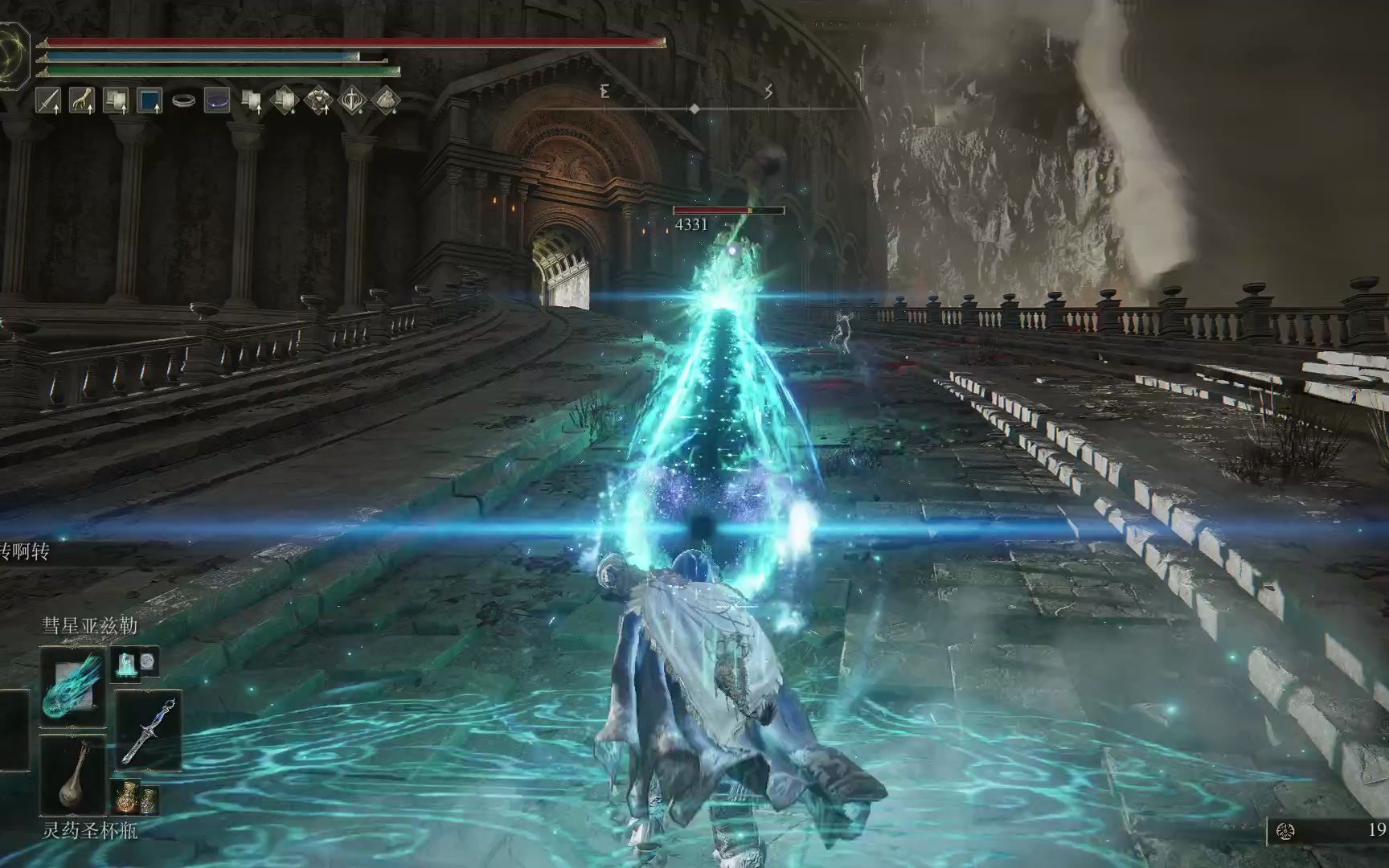Select the purple halo ring status icon

[x=217, y=100]
